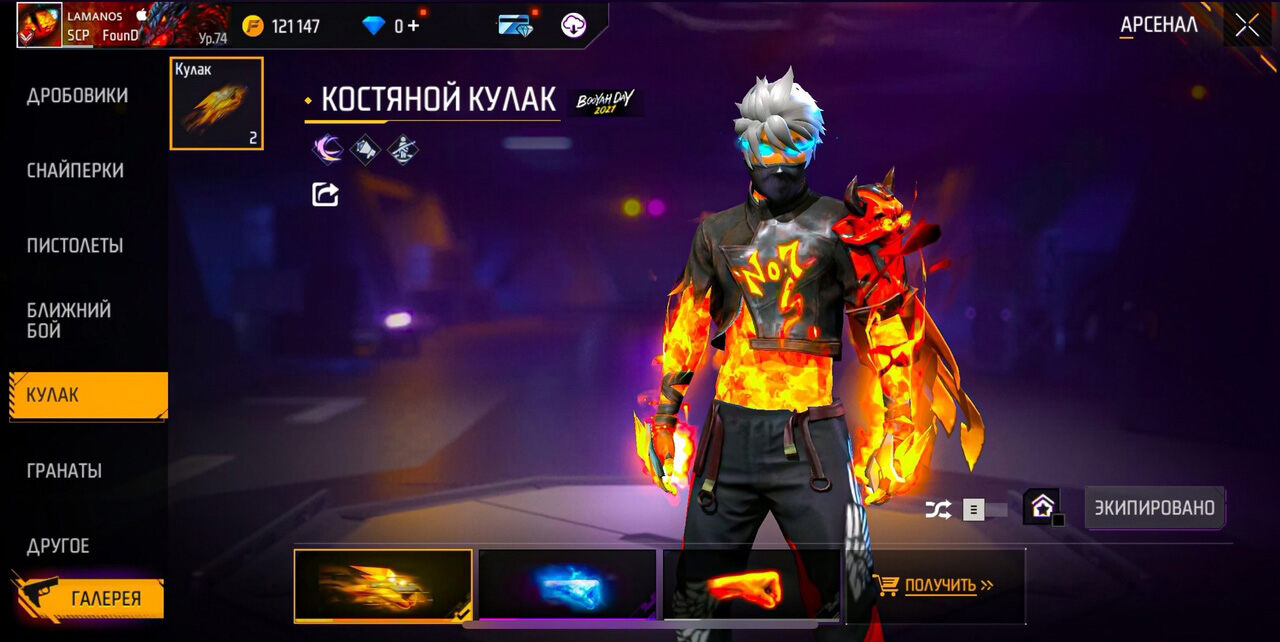
Task: Pick the red-orange fist skin thumbnail
Action: 751,585
